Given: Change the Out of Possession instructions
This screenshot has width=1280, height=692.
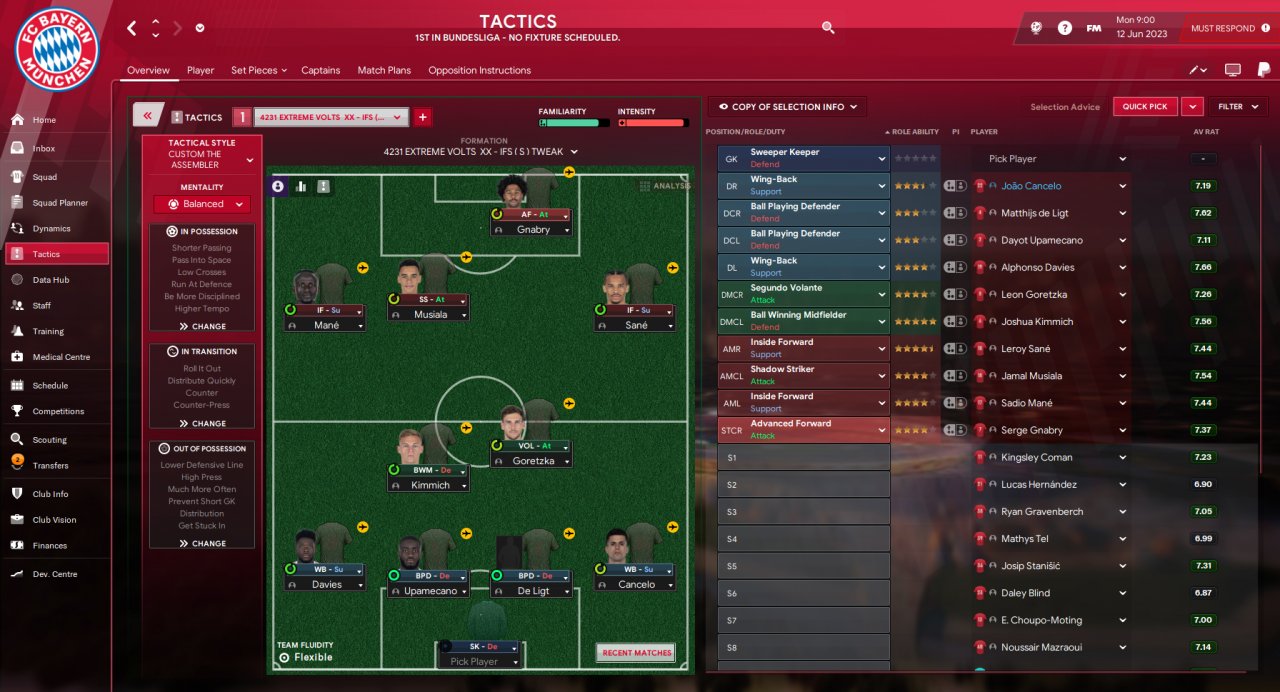Looking at the screenshot, I should pyautogui.click(x=202, y=543).
